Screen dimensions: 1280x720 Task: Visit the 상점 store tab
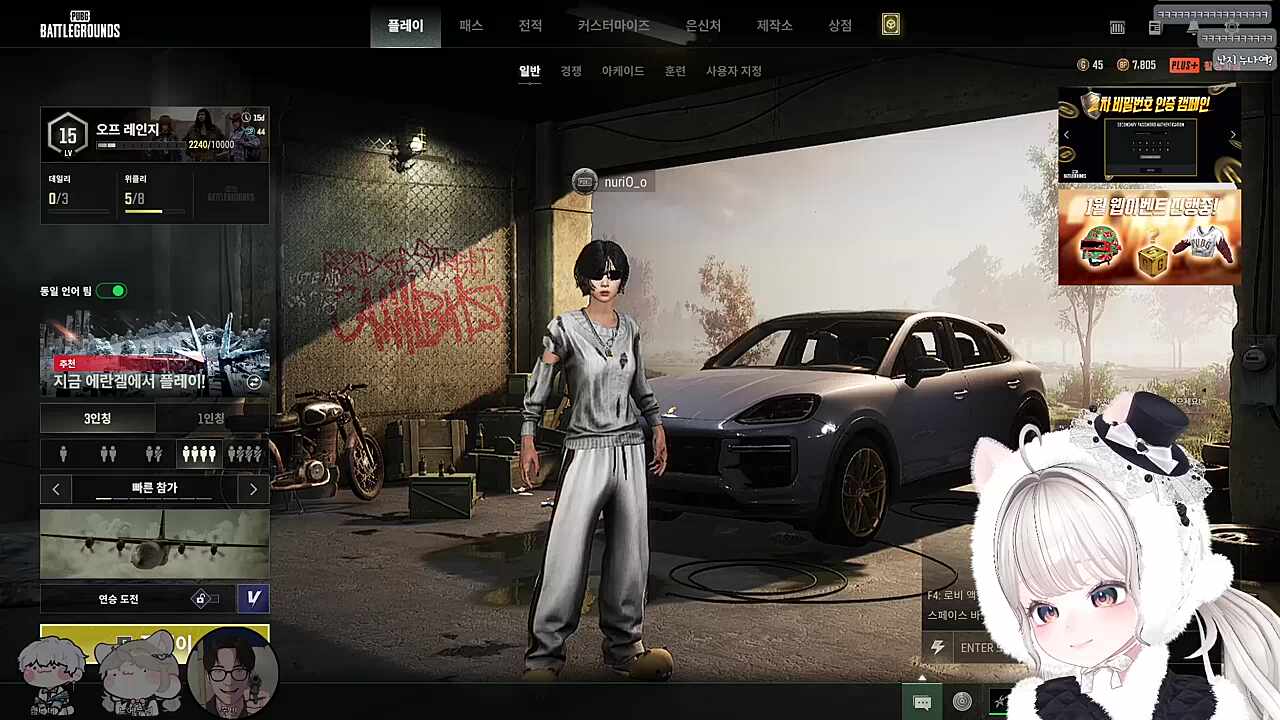840,26
